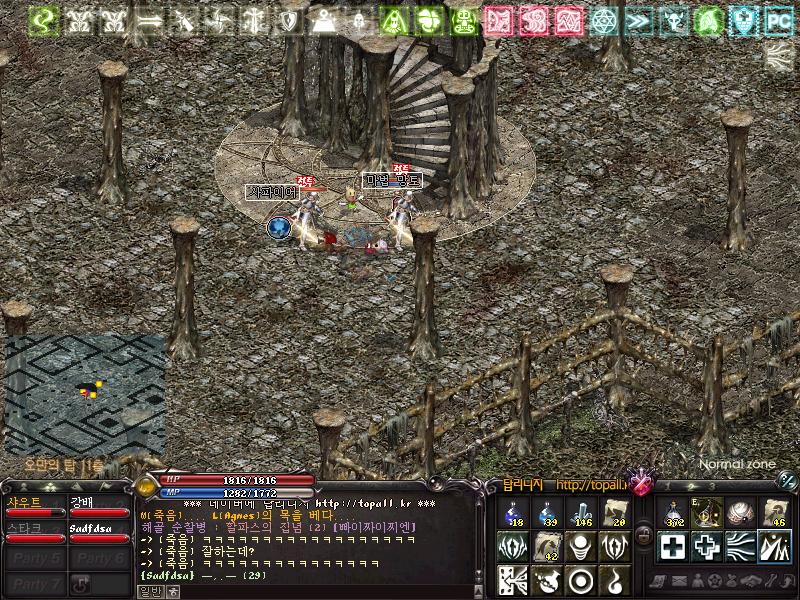
Task: Use the crystal item with count 146
Action: (x=581, y=513)
